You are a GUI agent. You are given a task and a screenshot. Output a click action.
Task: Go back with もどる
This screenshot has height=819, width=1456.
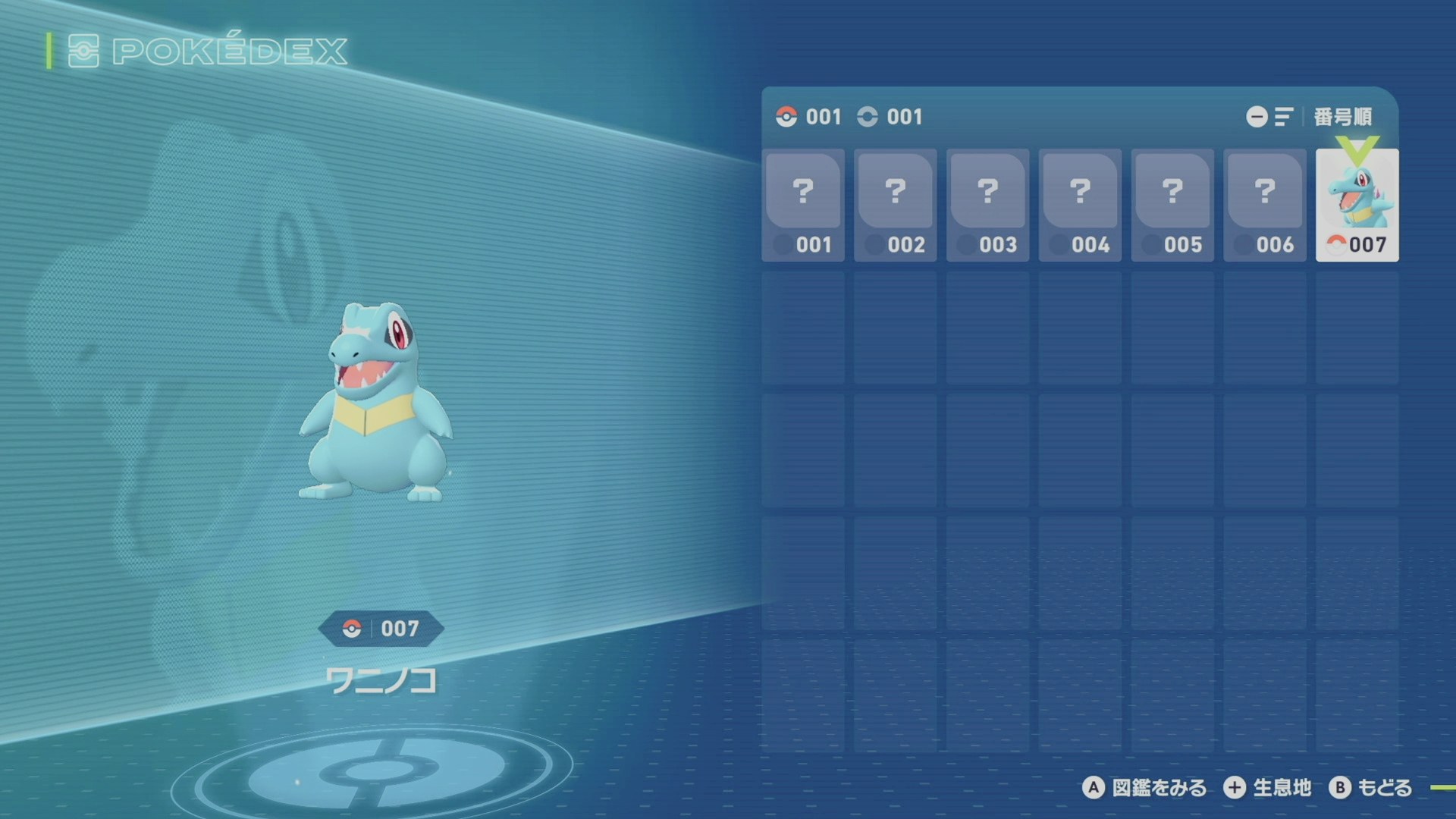(1370, 788)
